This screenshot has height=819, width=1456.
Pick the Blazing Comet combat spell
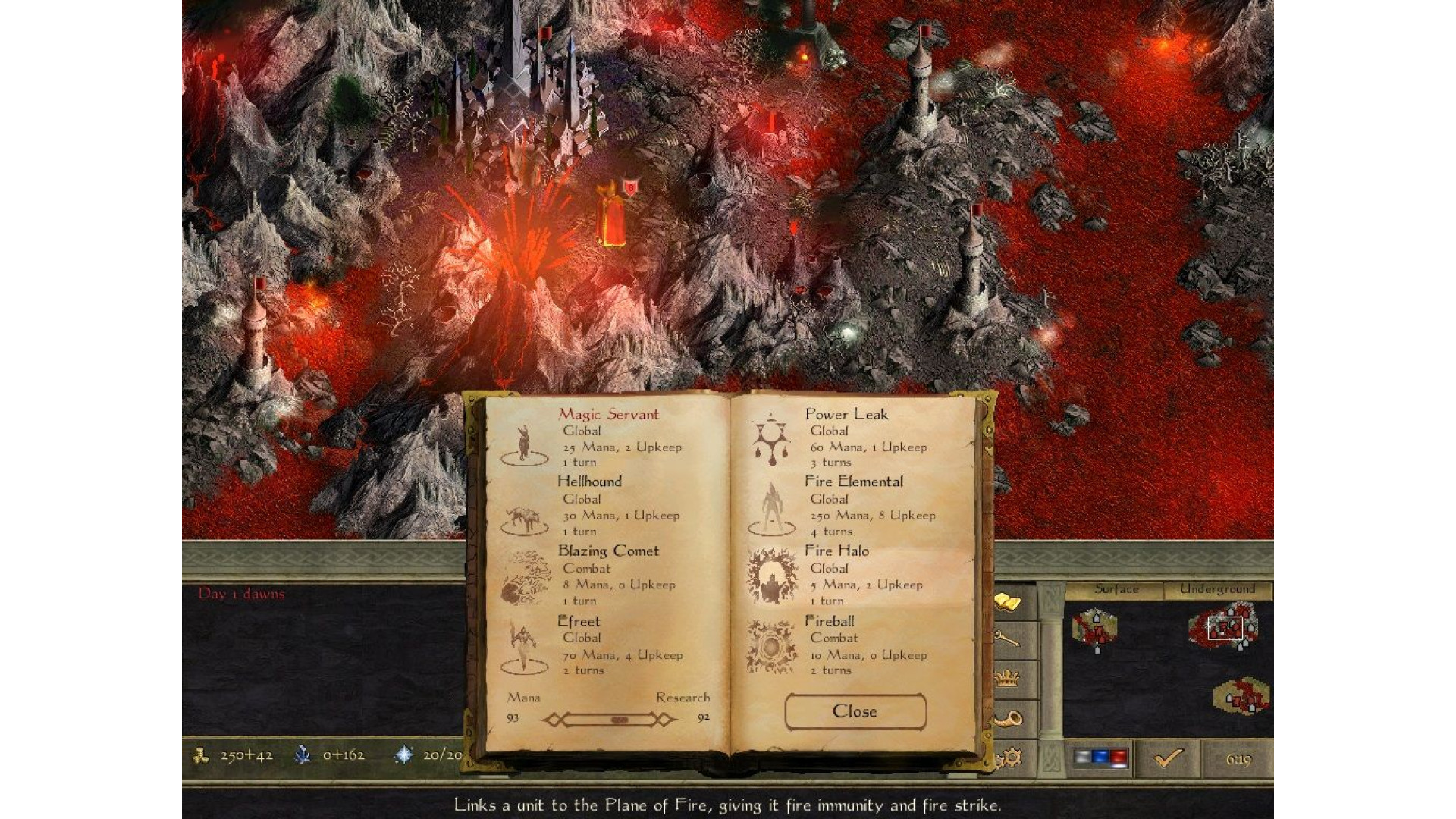pos(608,551)
